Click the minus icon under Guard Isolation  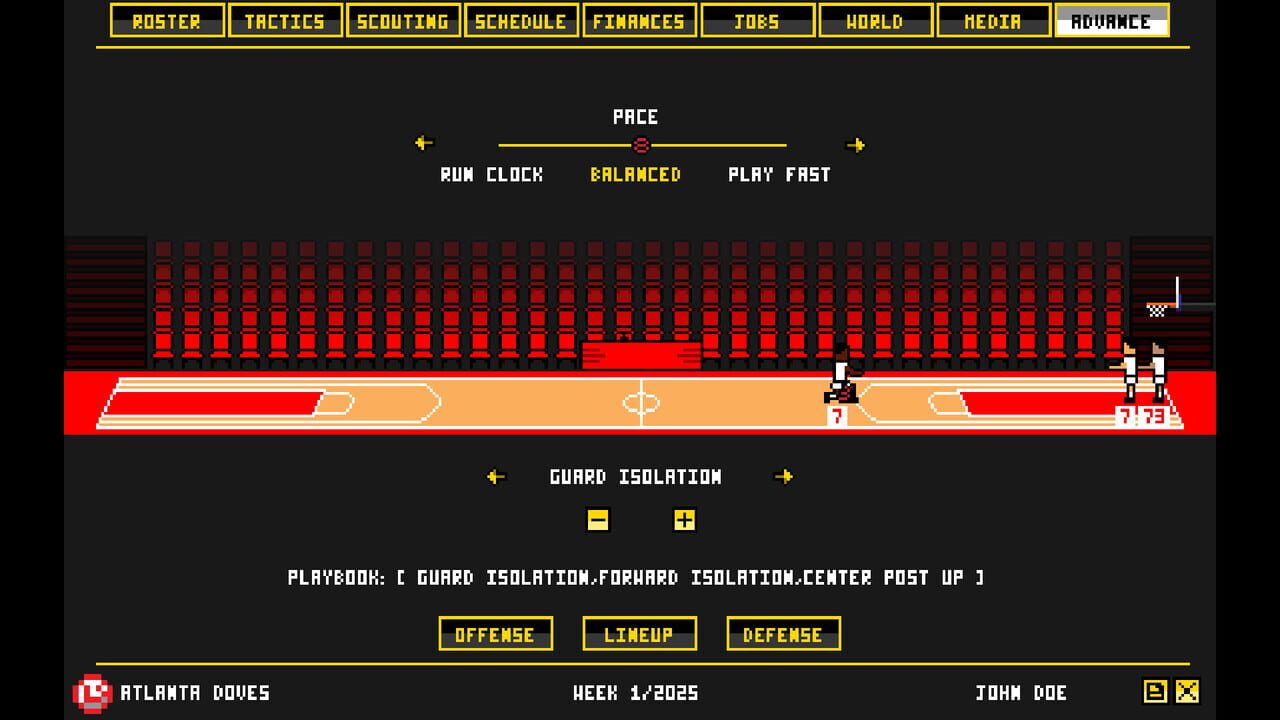597,520
